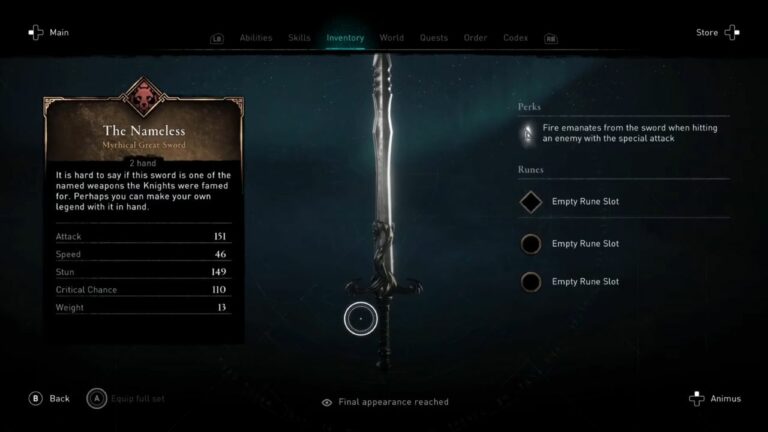Open the Skills tab
Viewport: 768px width, 432px height.
pyautogui.click(x=299, y=38)
